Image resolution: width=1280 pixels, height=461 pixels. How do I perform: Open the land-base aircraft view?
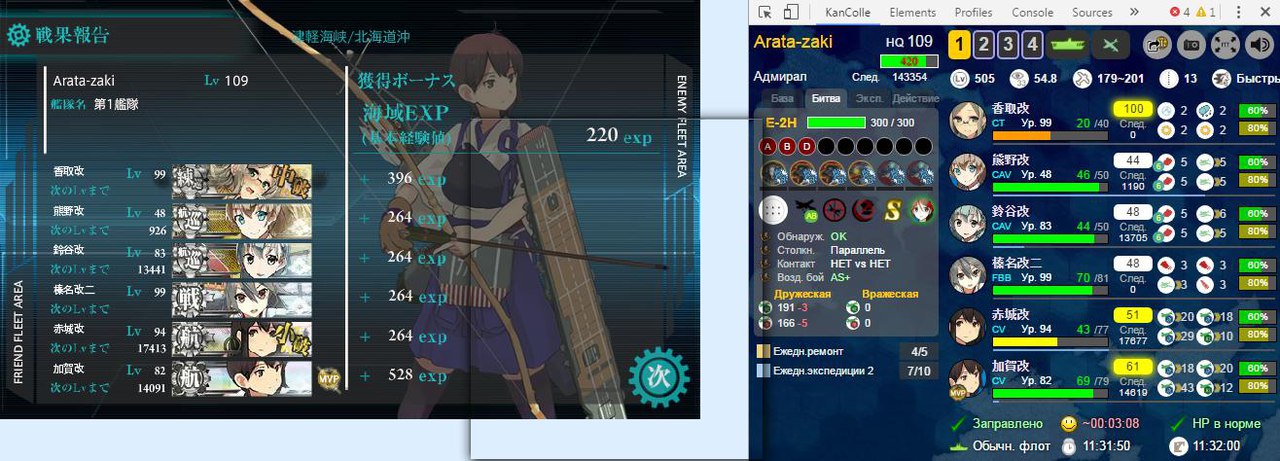click(1110, 45)
